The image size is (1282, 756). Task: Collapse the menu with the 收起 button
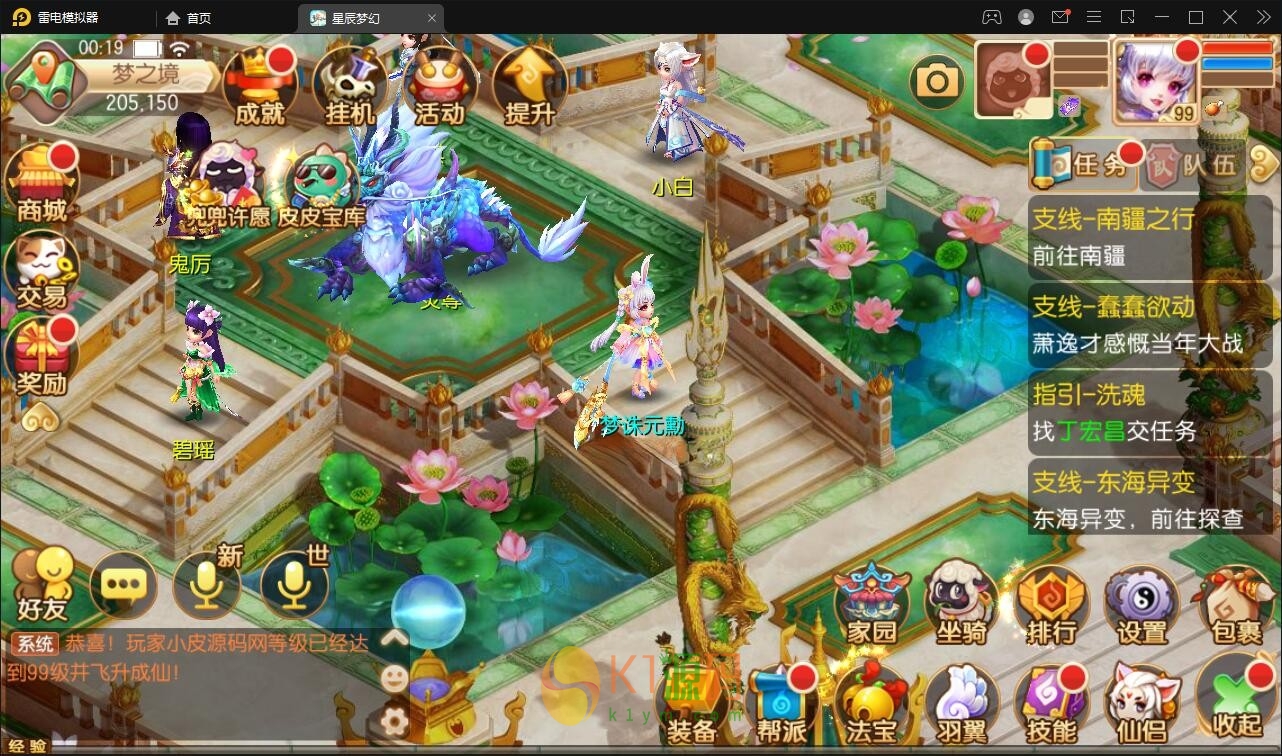click(x=1236, y=702)
